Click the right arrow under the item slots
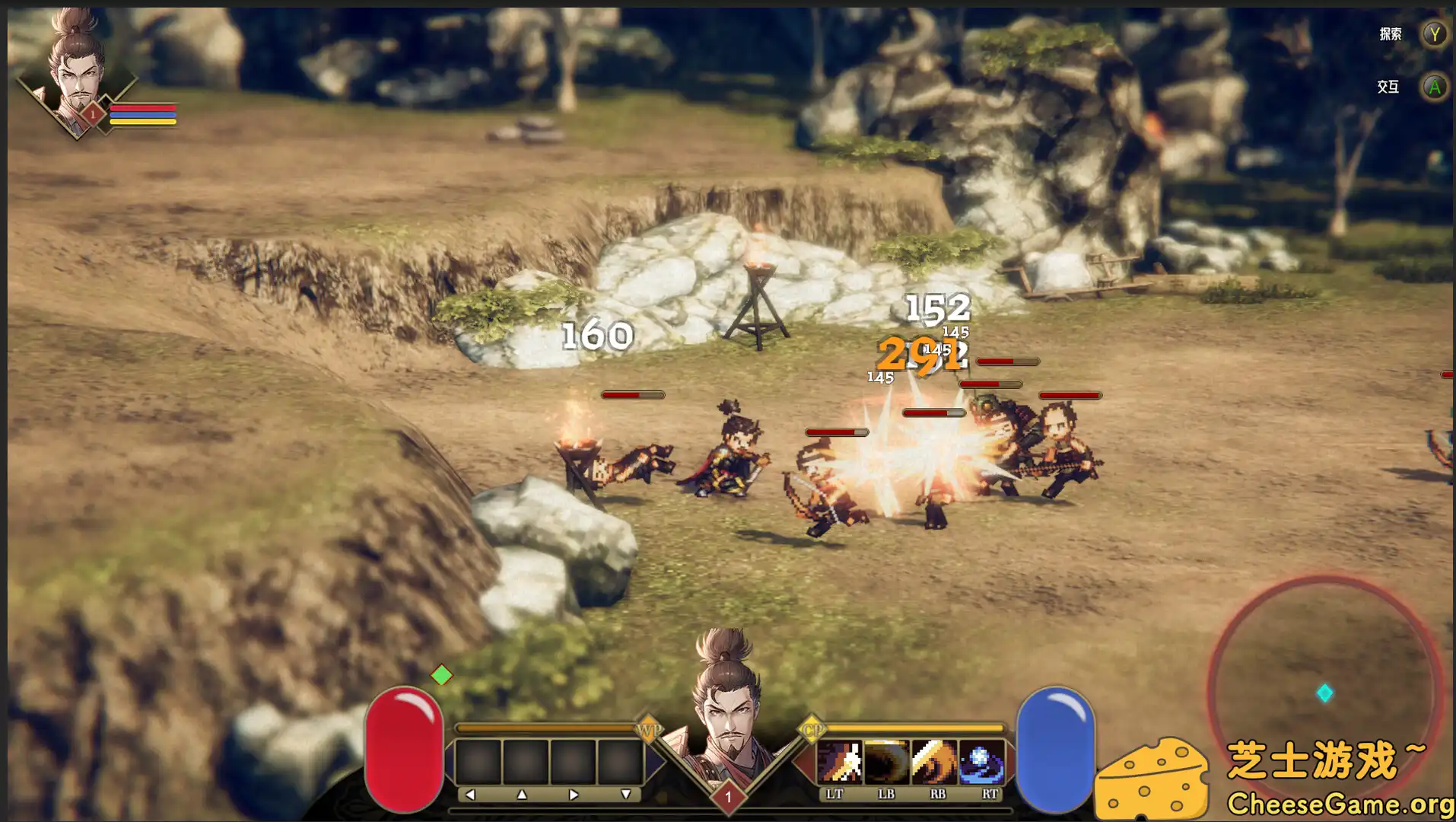 pos(575,793)
